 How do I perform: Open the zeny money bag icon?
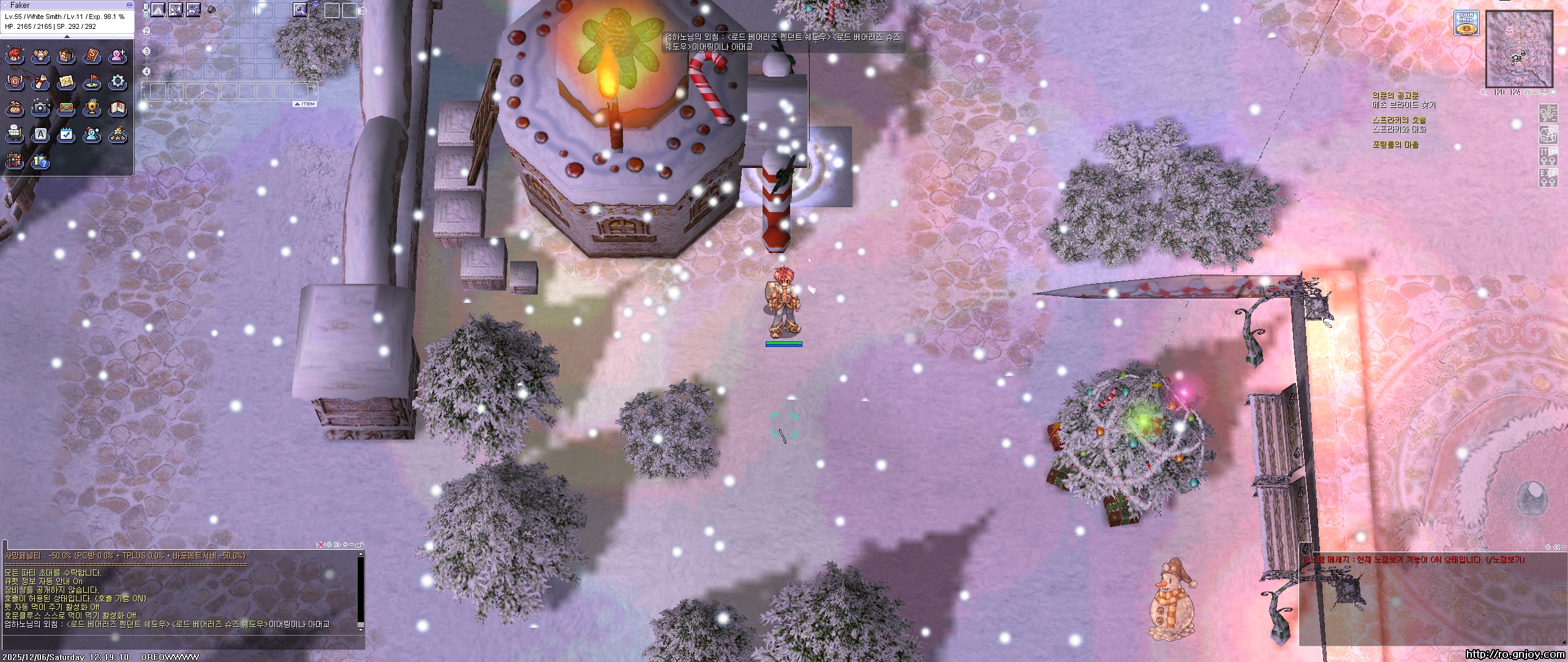pyautogui.click(x=14, y=108)
